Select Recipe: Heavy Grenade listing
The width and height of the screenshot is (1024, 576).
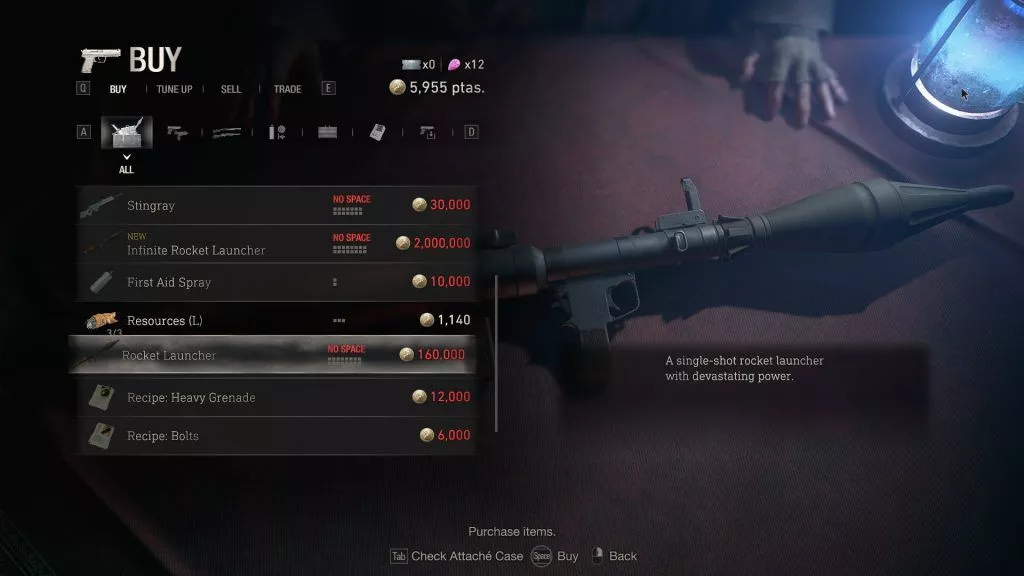pyautogui.click(x=272, y=397)
